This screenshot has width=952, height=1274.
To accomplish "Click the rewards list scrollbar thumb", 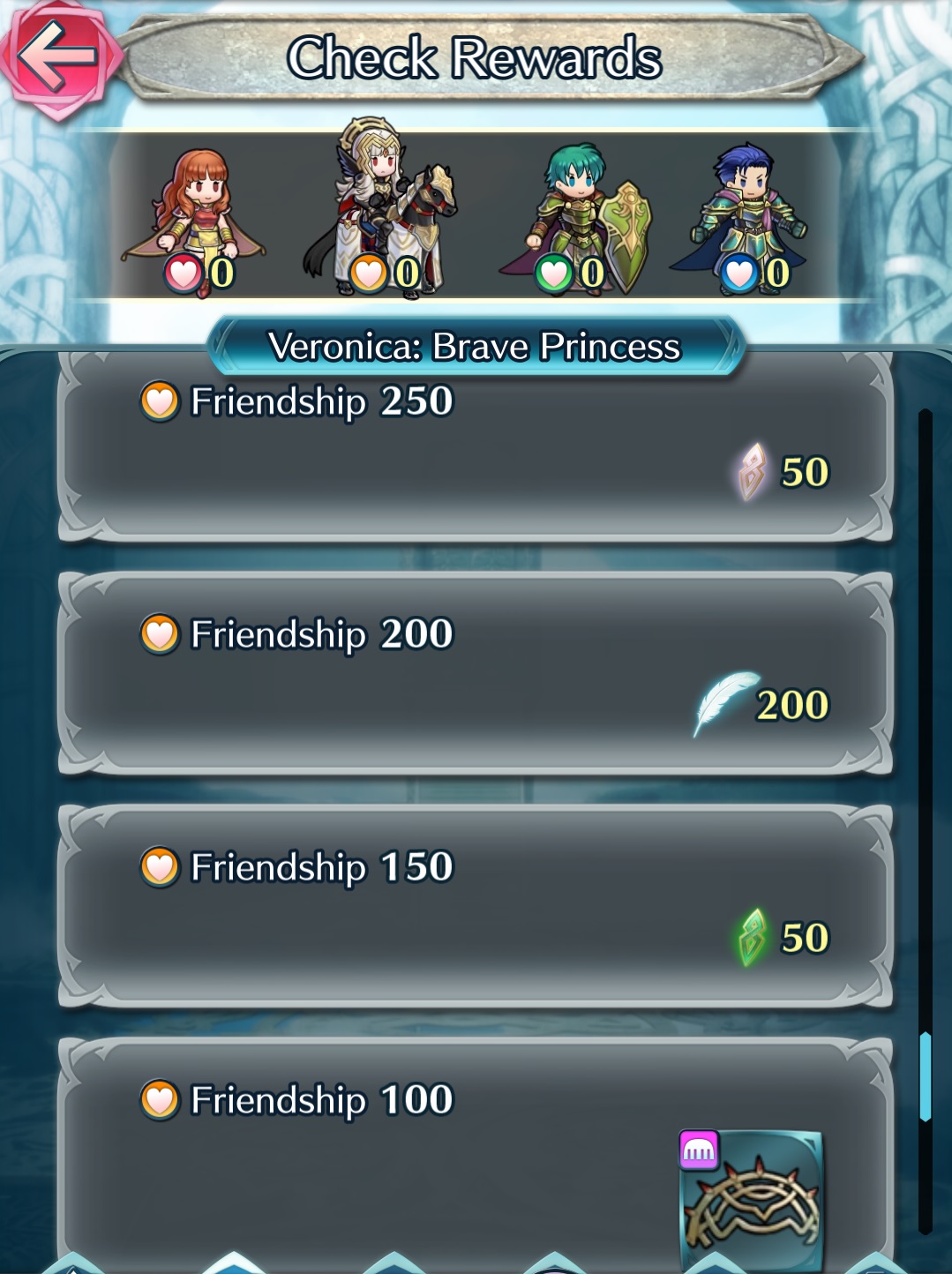I will 926,1076.
